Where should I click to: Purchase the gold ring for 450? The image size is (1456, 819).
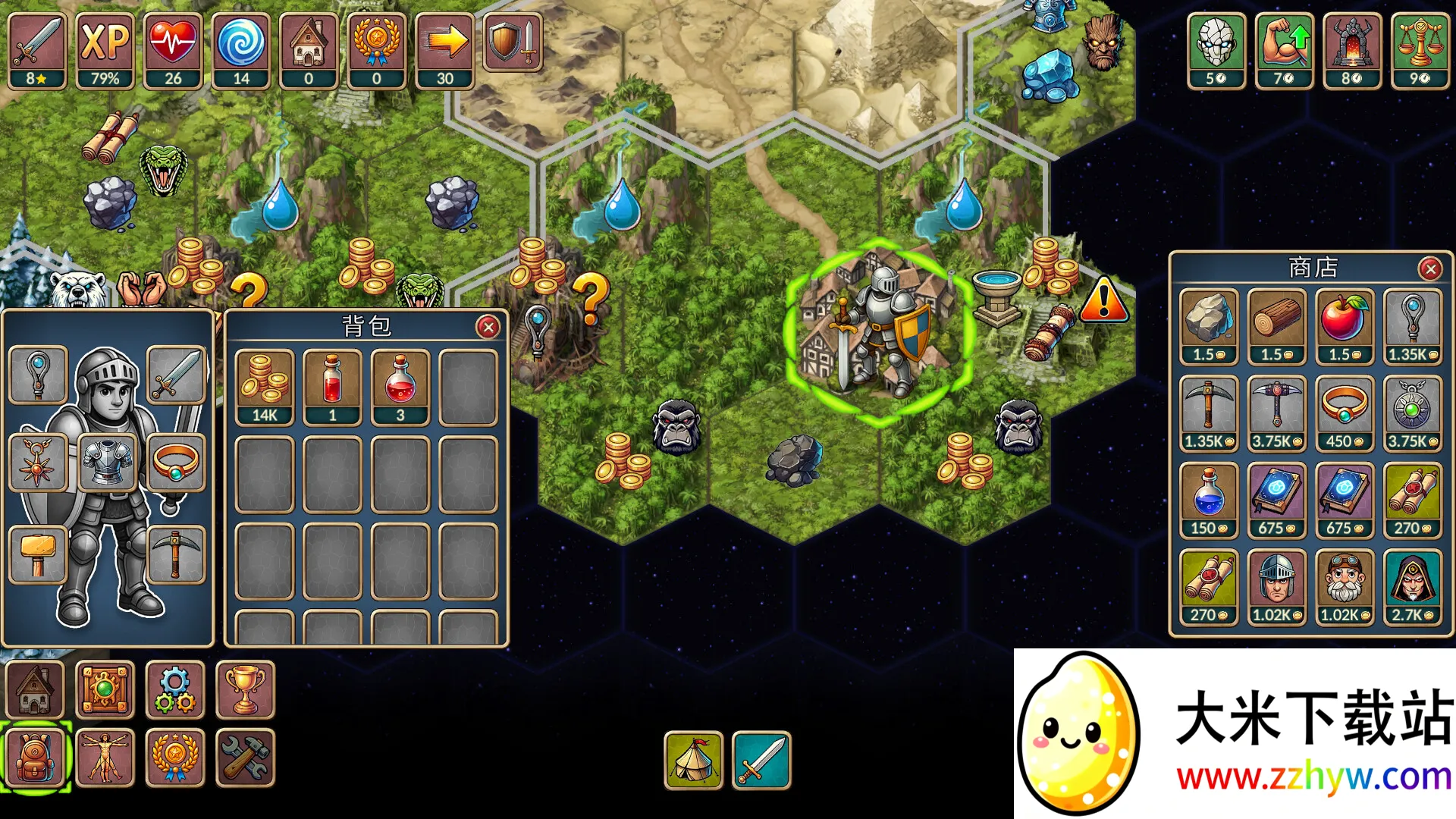click(1345, 413)
